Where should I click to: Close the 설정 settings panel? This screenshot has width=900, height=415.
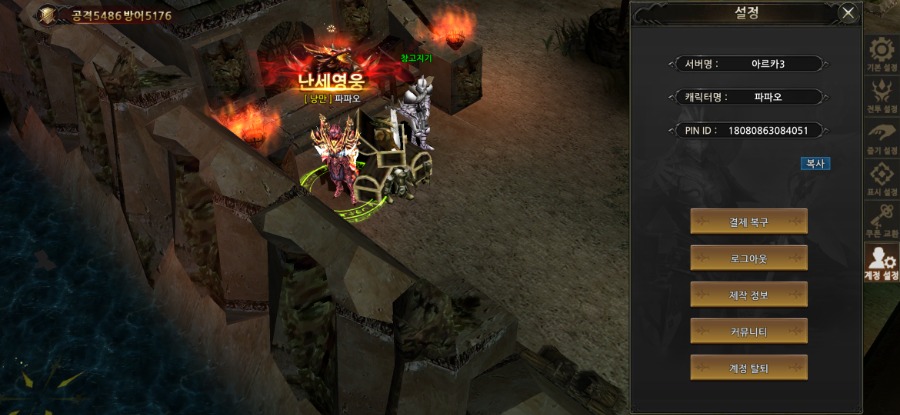tap(848, 13)
